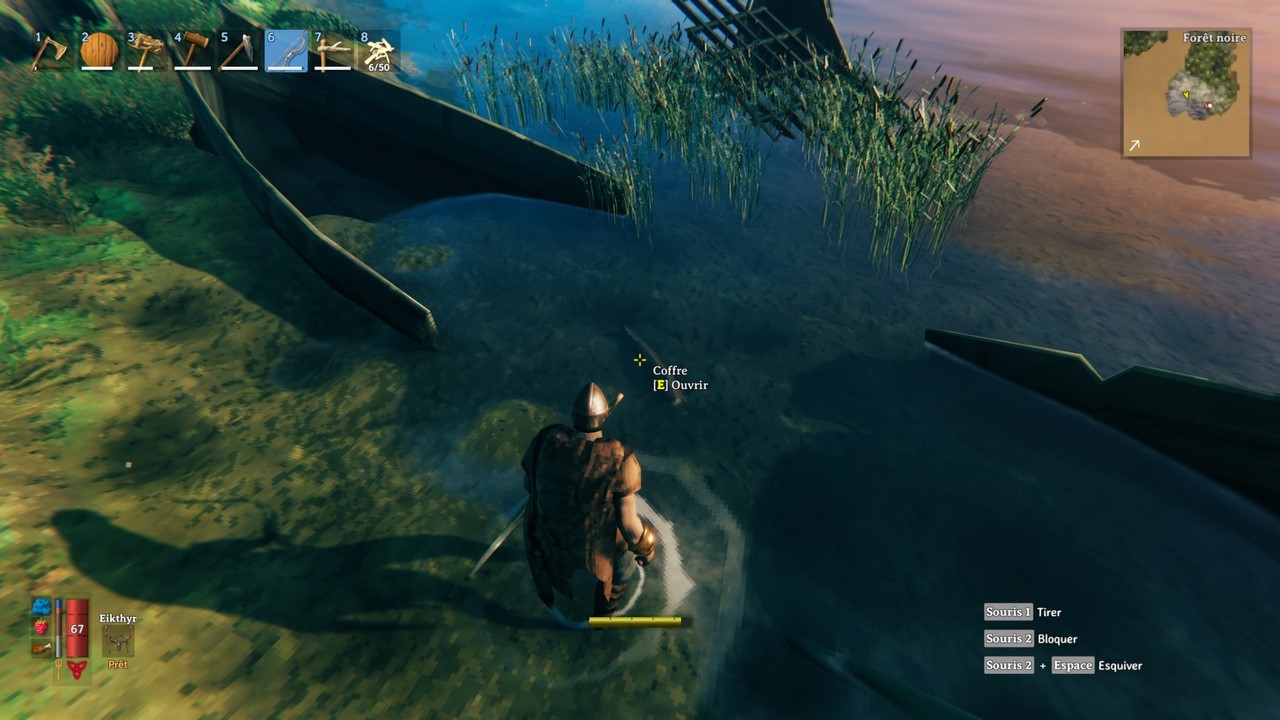Click the minimap expand arrow
1280x720 pixels.
coord(1134,146)
